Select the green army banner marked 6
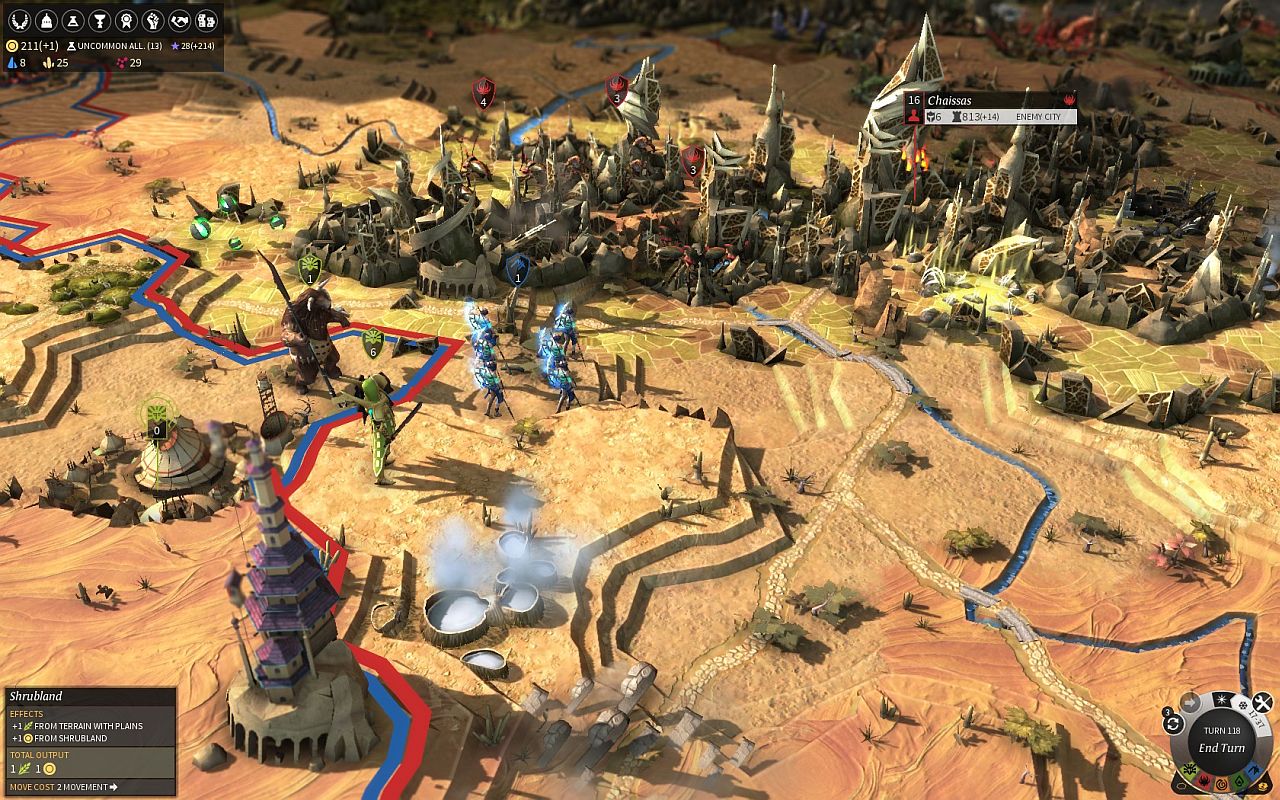1280x800 pixels. pos(374,342)
